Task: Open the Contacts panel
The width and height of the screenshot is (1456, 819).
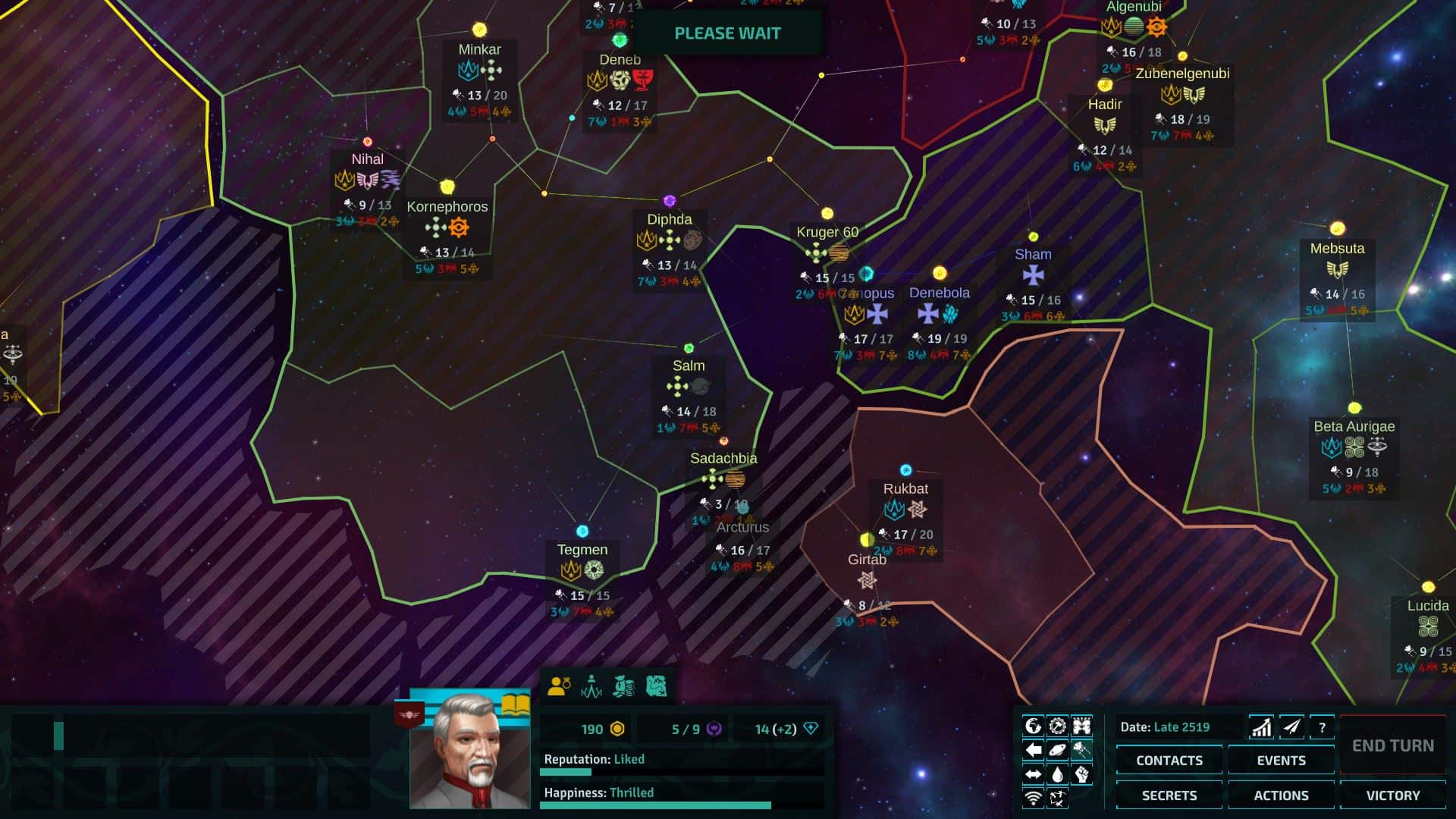Action: 1169,760
